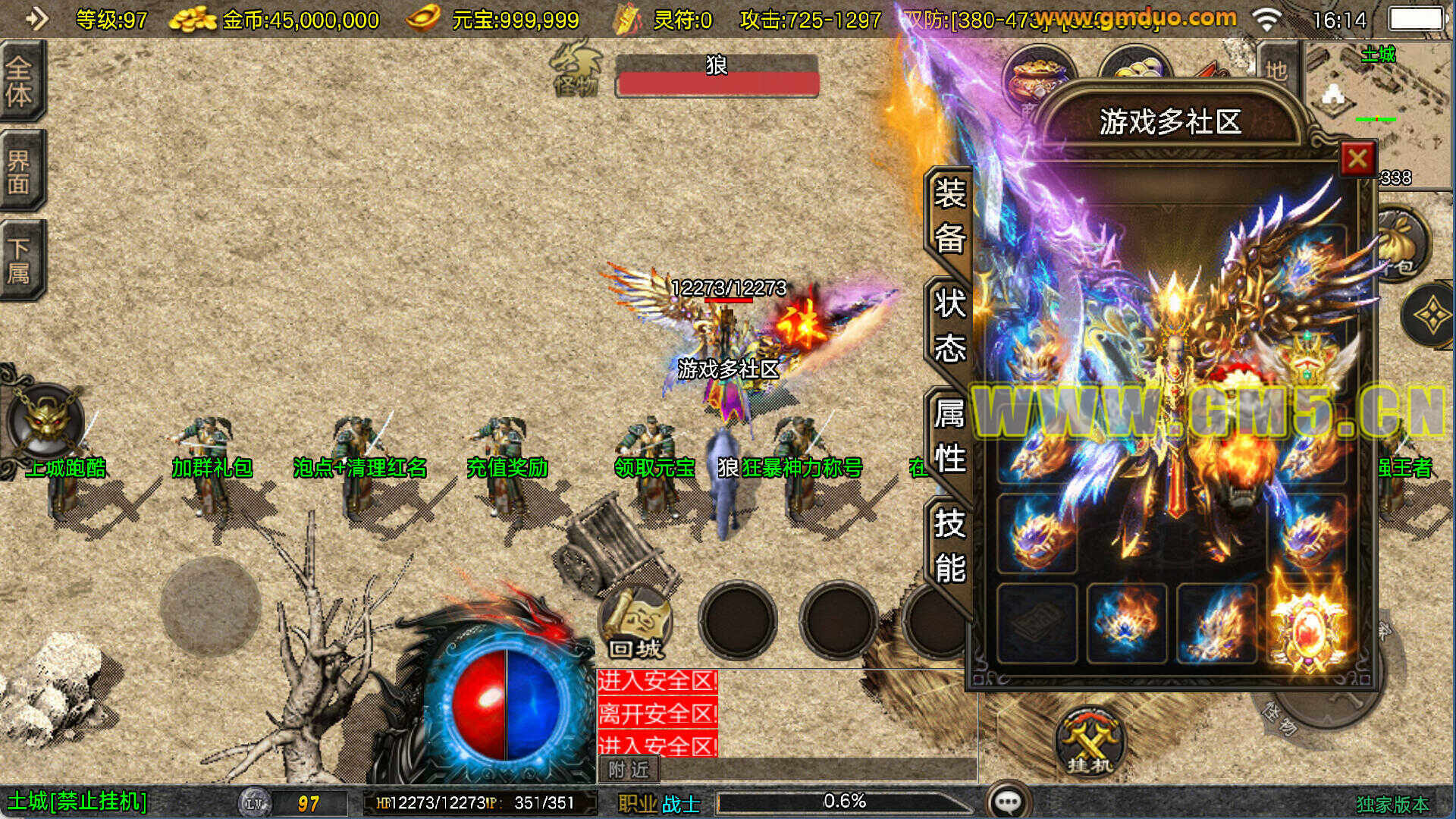Choose the 全体 side button

20,81
